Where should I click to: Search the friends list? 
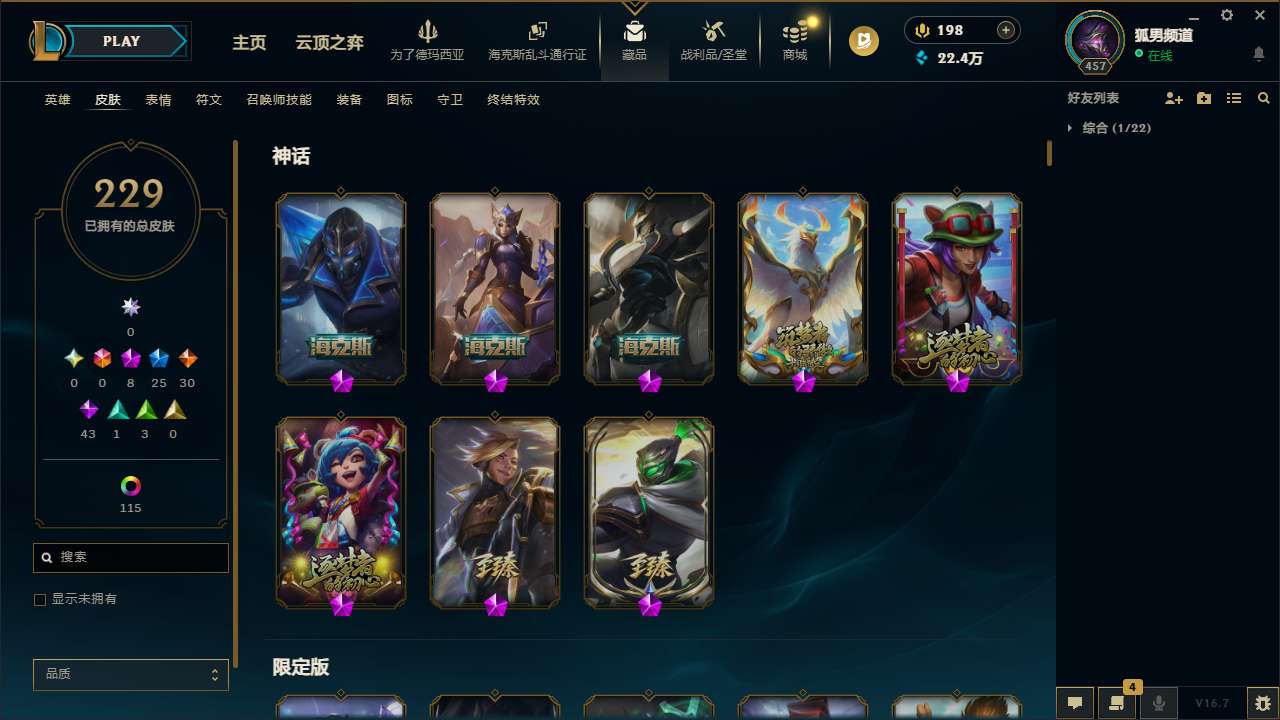(1264, 97)
